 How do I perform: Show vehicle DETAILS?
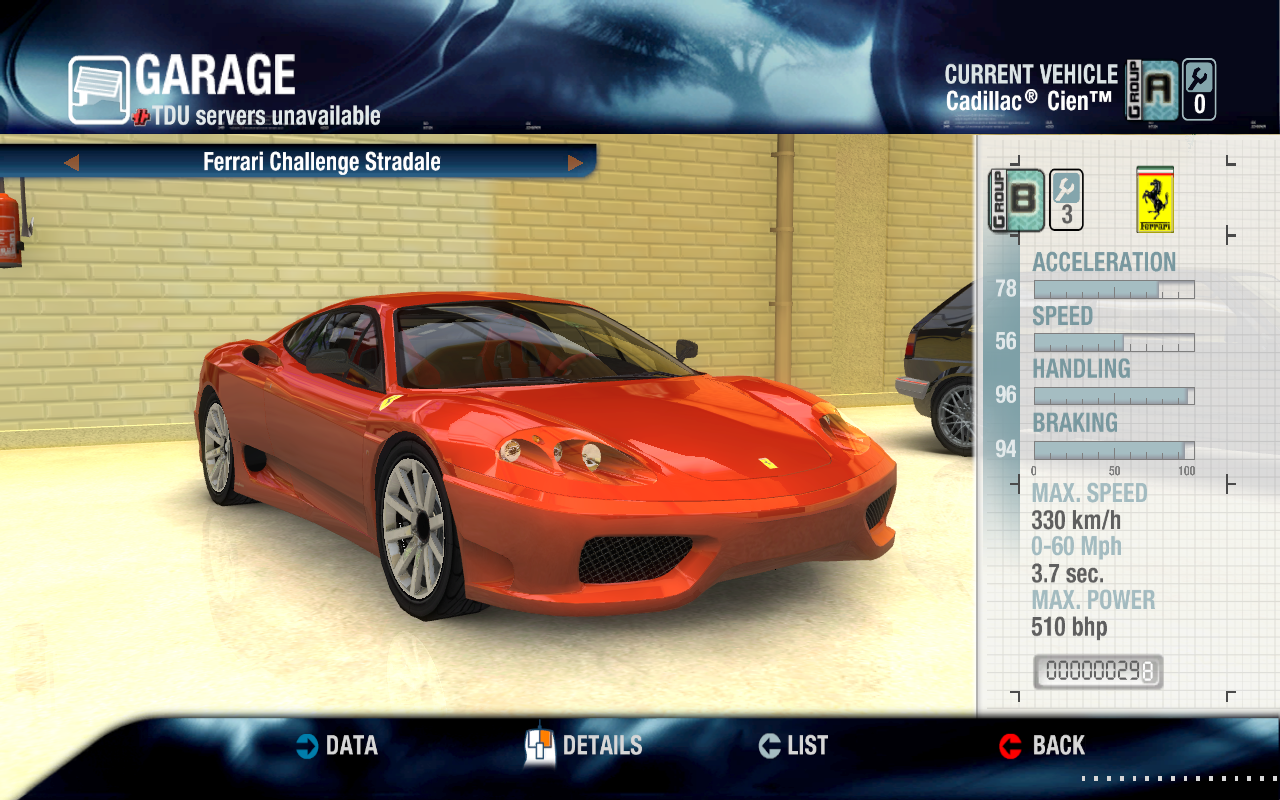(x=585, y=746)
